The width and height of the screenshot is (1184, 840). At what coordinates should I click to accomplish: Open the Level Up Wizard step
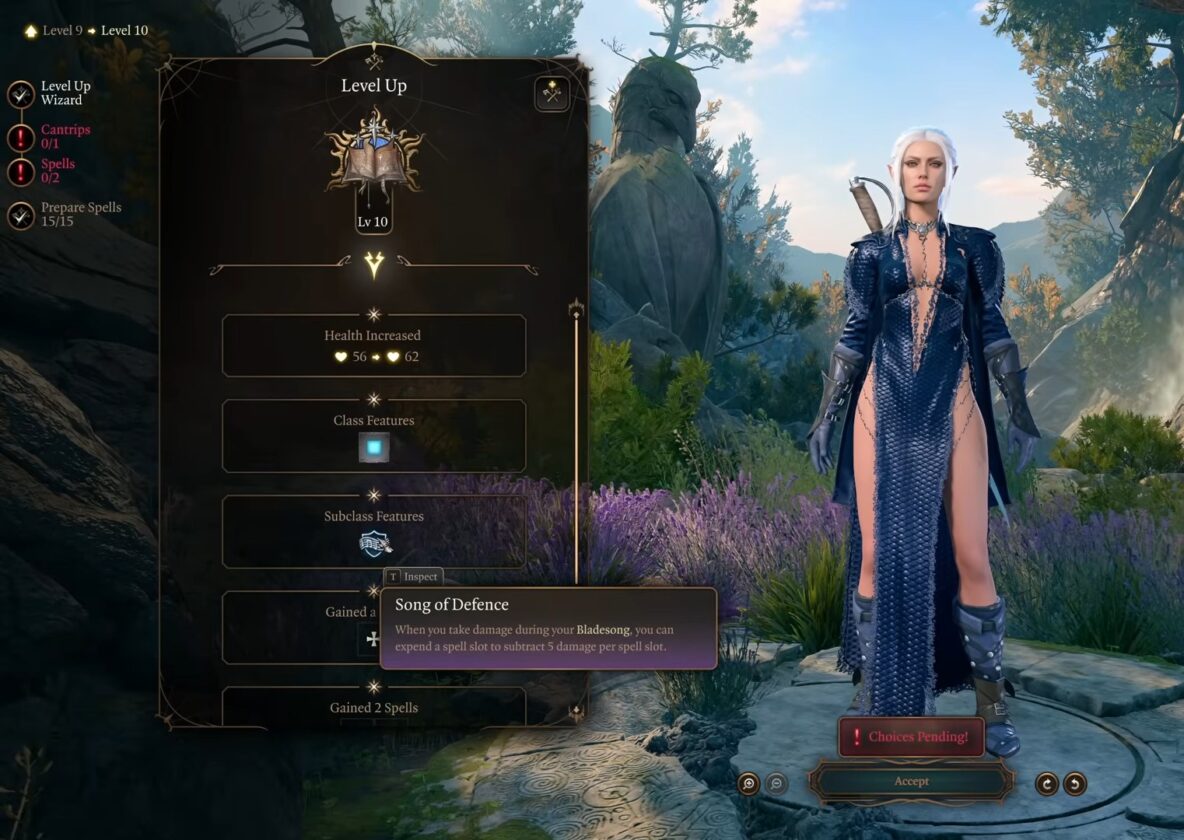[22, 94]
